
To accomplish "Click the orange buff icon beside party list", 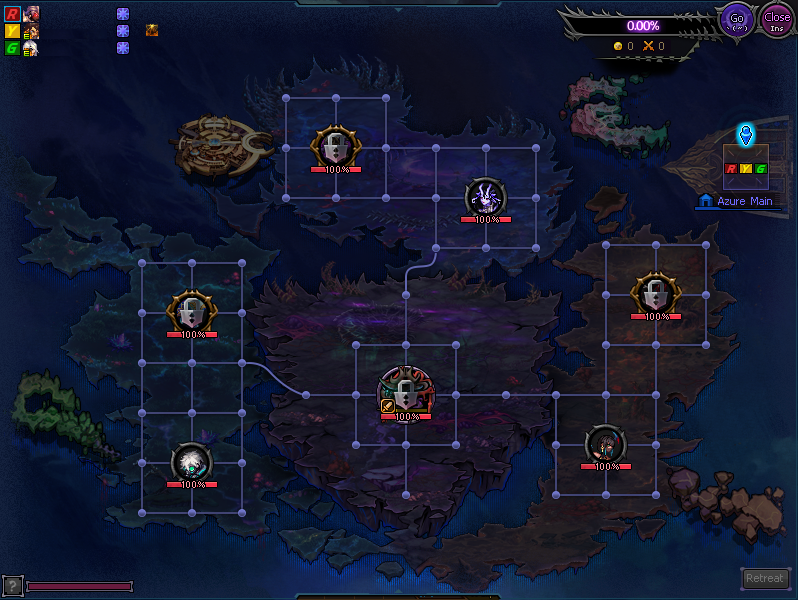I will (152, 30).
